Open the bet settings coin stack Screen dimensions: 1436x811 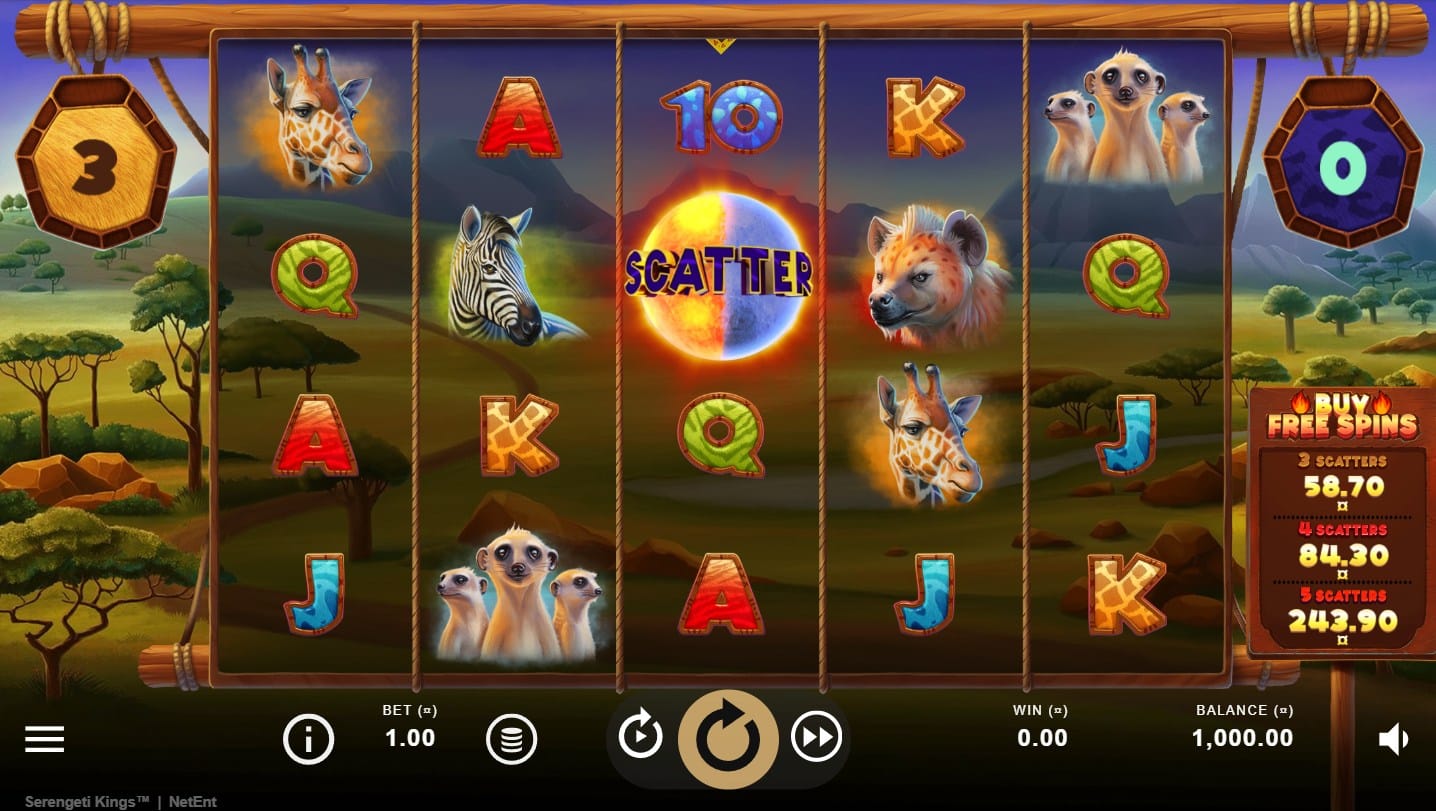coord(511,740)
